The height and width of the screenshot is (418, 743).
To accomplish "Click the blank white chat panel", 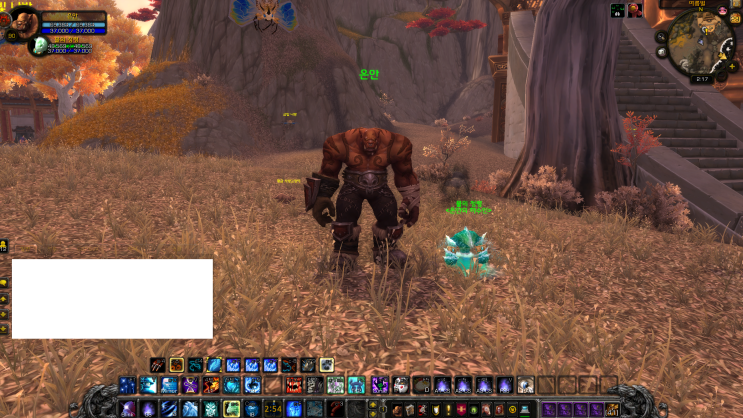I will coord(112,298).
